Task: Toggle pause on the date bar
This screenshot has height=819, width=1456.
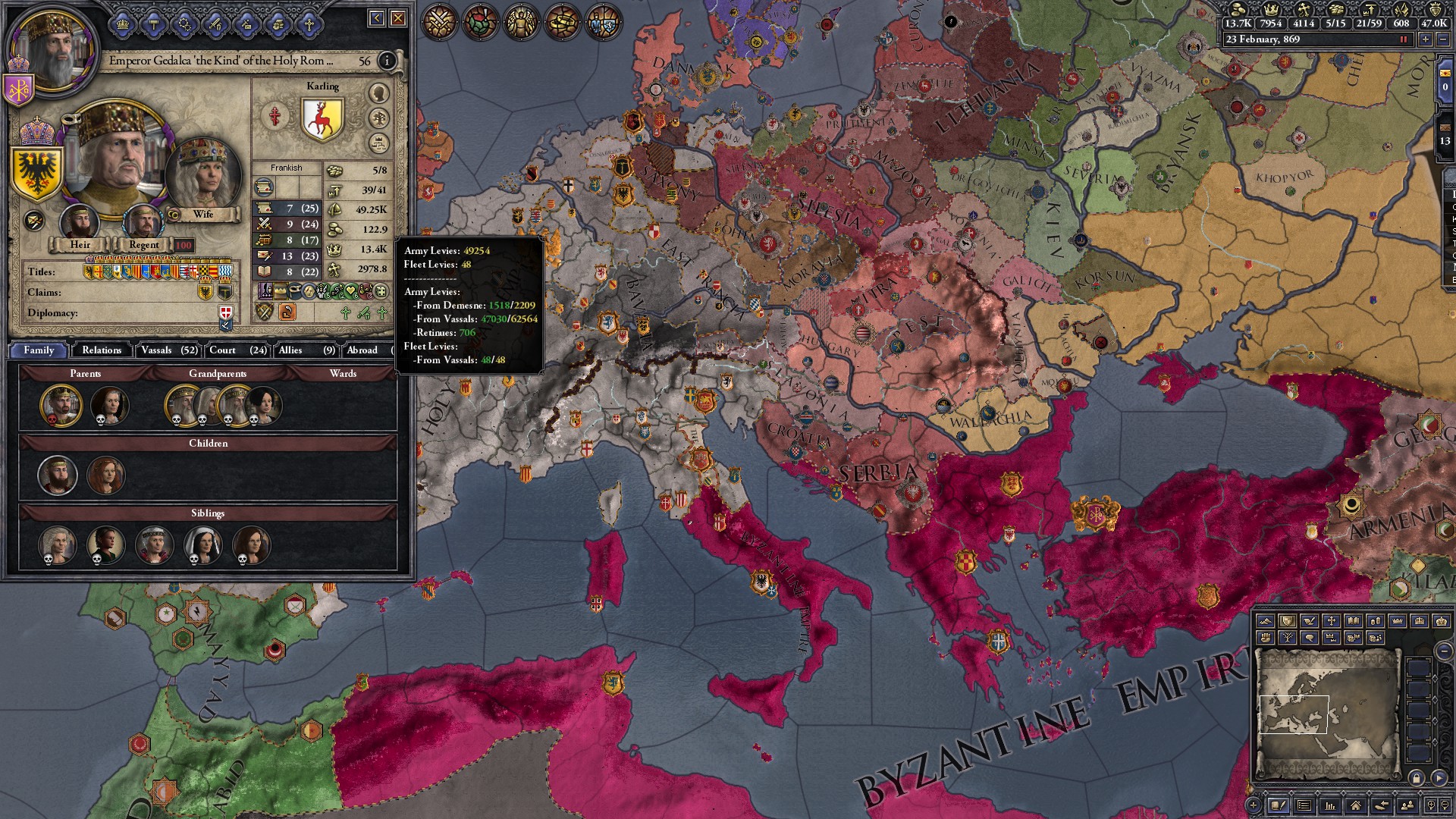Action: [x=1404, y=39]
